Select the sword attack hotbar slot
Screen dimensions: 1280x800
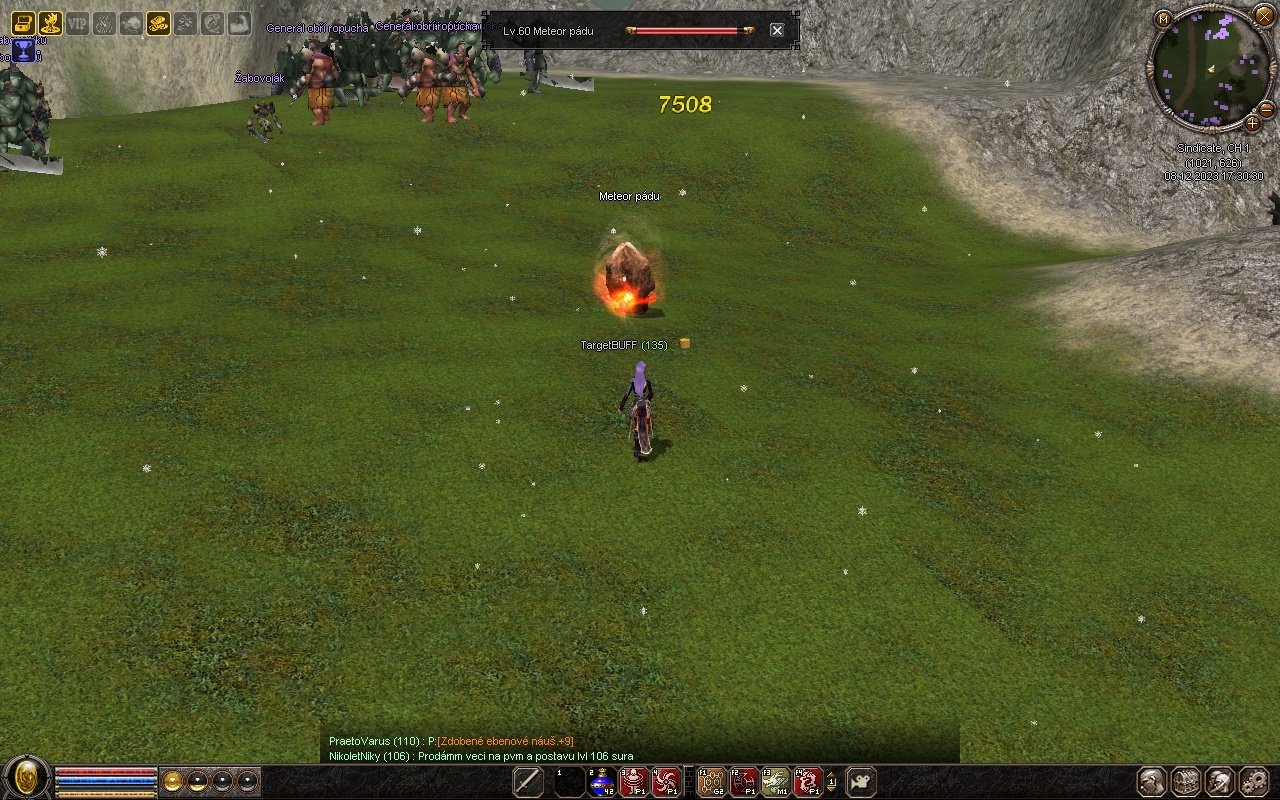click(x=528, y=782)
